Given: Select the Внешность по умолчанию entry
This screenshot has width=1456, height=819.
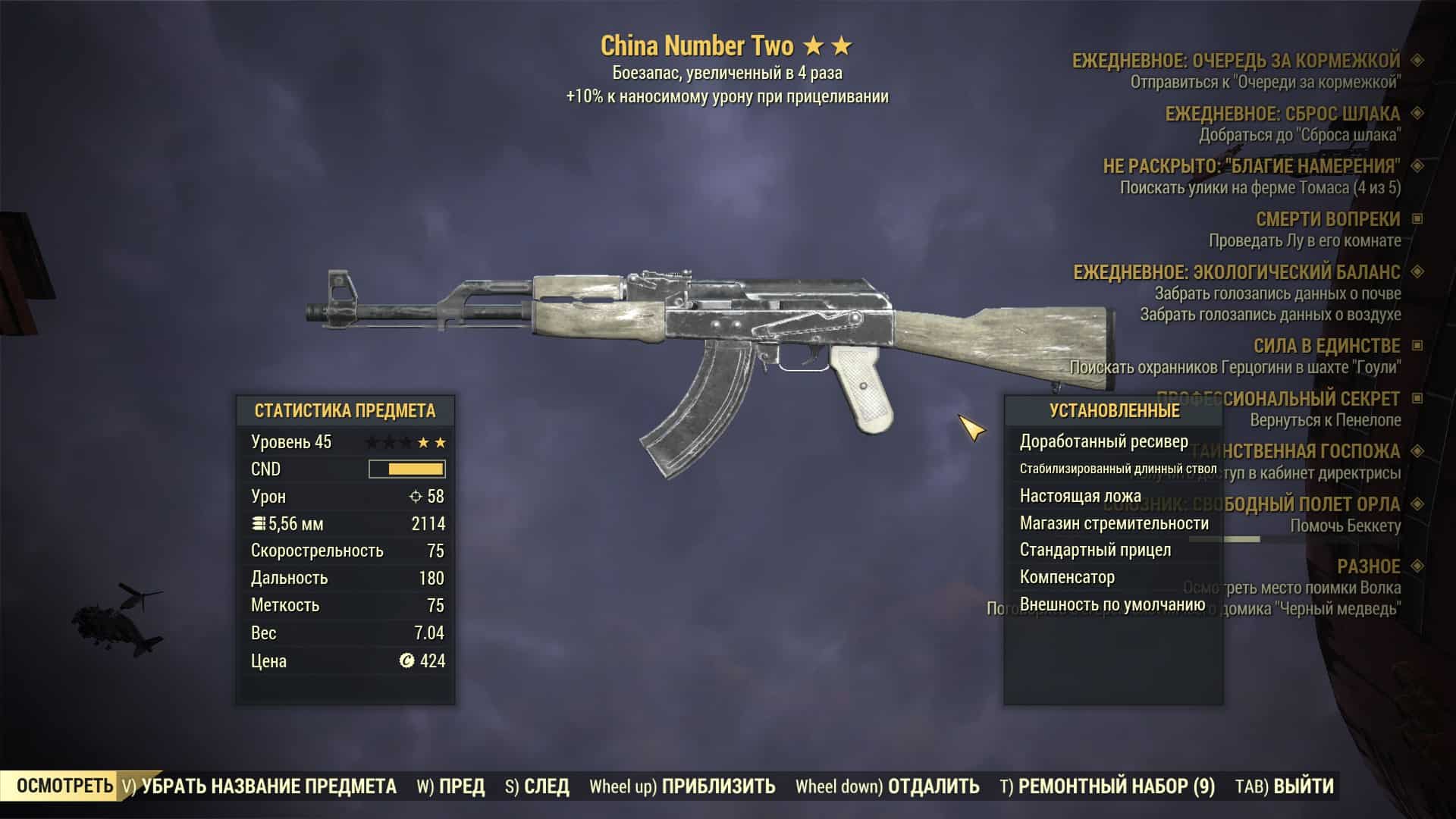Looking at the screenshot, I should (x=1112, y=604).
